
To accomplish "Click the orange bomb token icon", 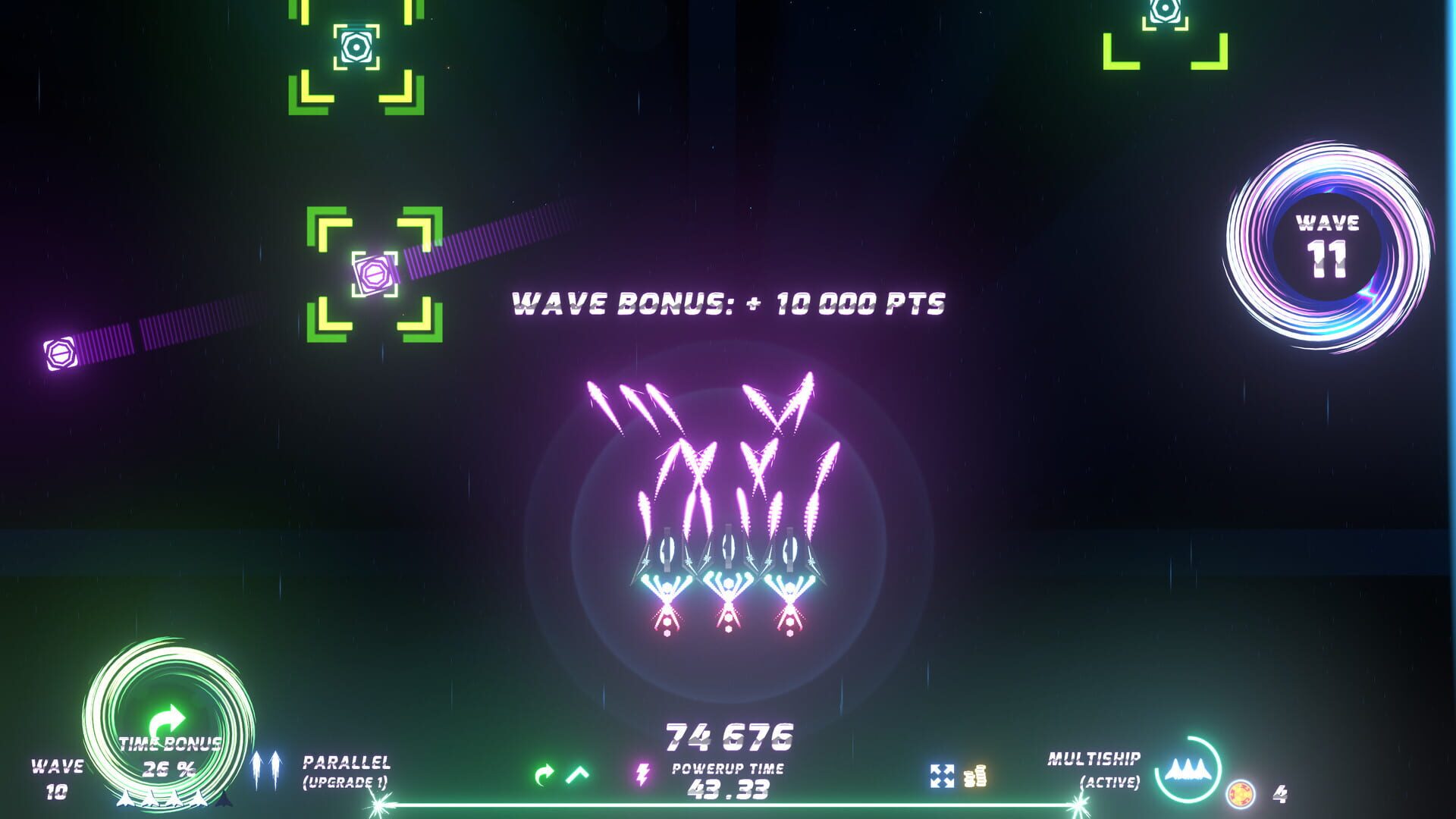I will pyautogui.click(x=1241, y=793).
